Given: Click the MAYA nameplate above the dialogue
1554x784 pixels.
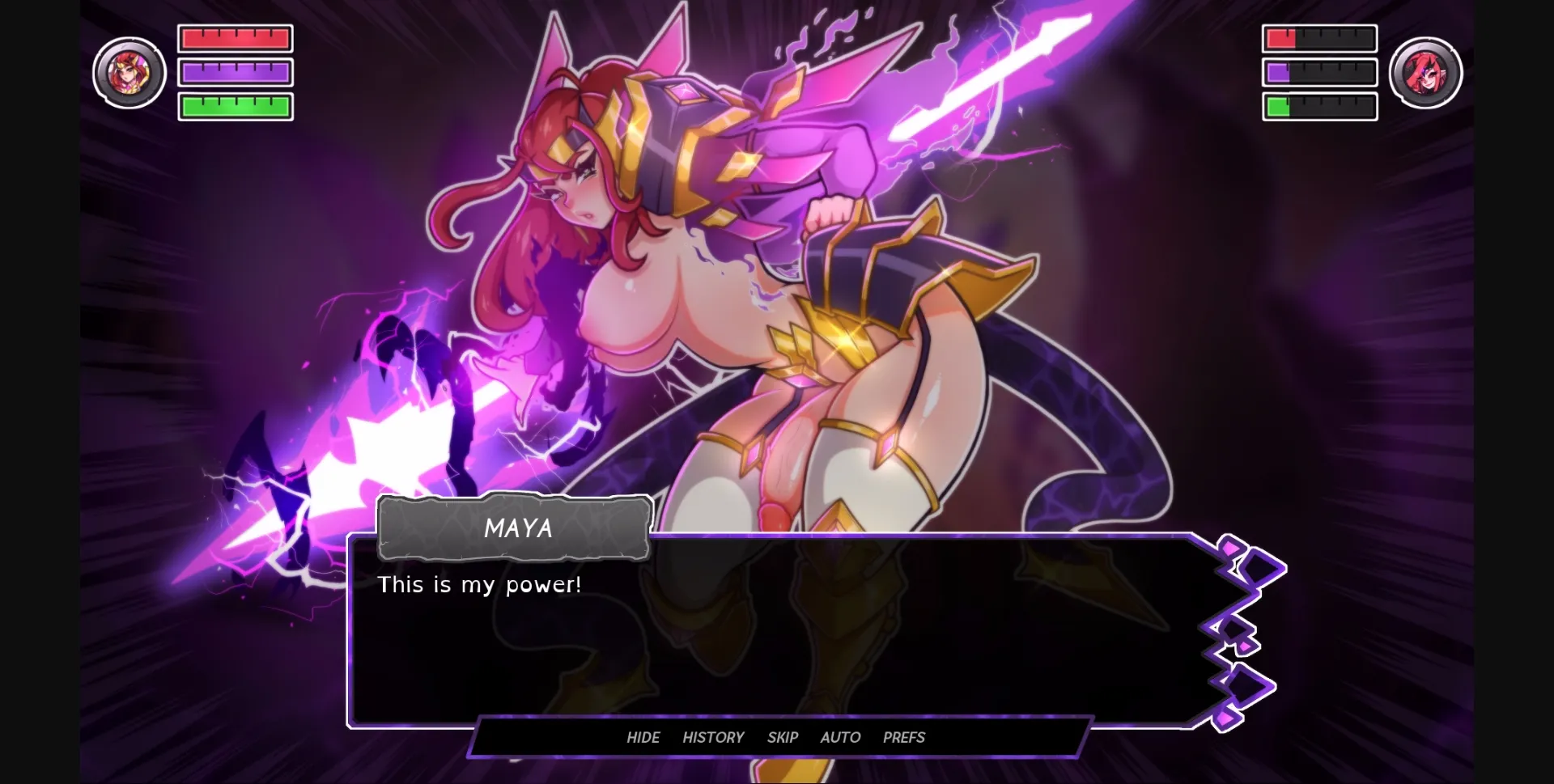Looking at the screenshot, I should tap(516, 529).
